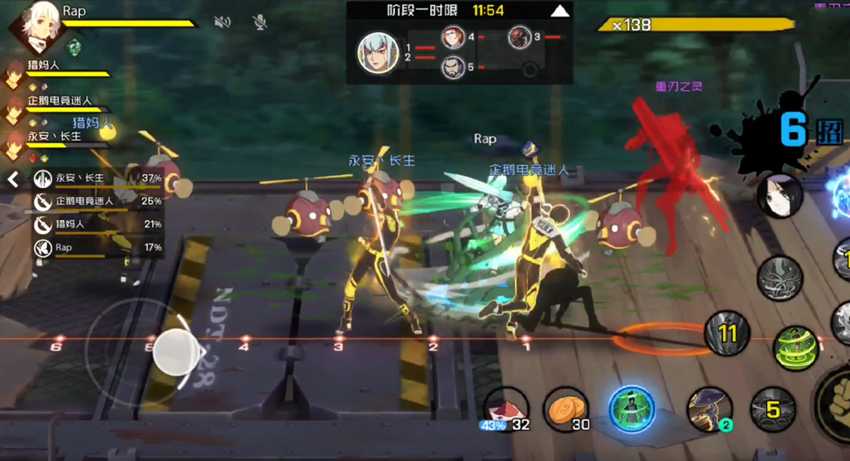Activate the glowing blue-green ninja skill
This screenshot has height=461, width=850.
pyautogui.click(x=632, y=408)
